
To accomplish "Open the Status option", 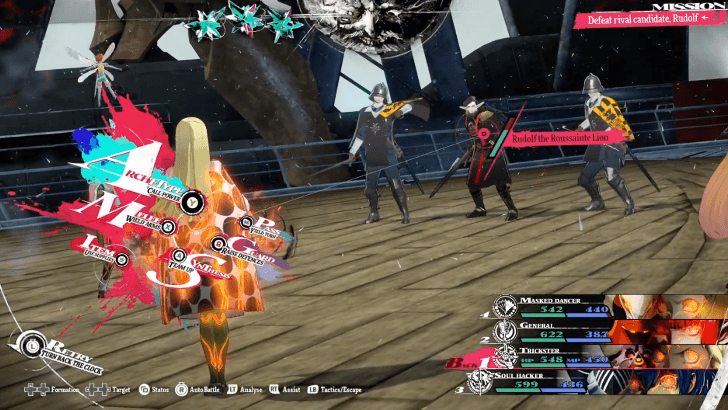I will [x=157, y=389].
